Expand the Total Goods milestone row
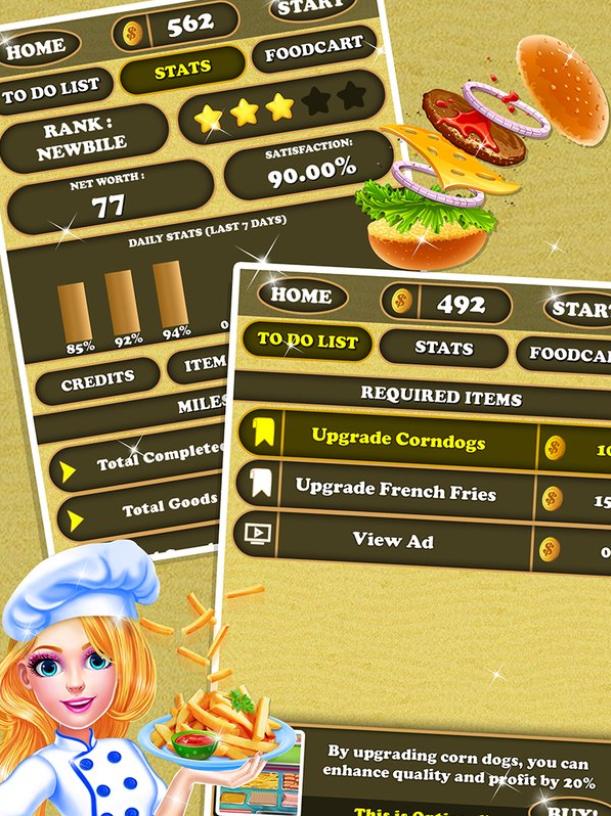 coord(140,510)
